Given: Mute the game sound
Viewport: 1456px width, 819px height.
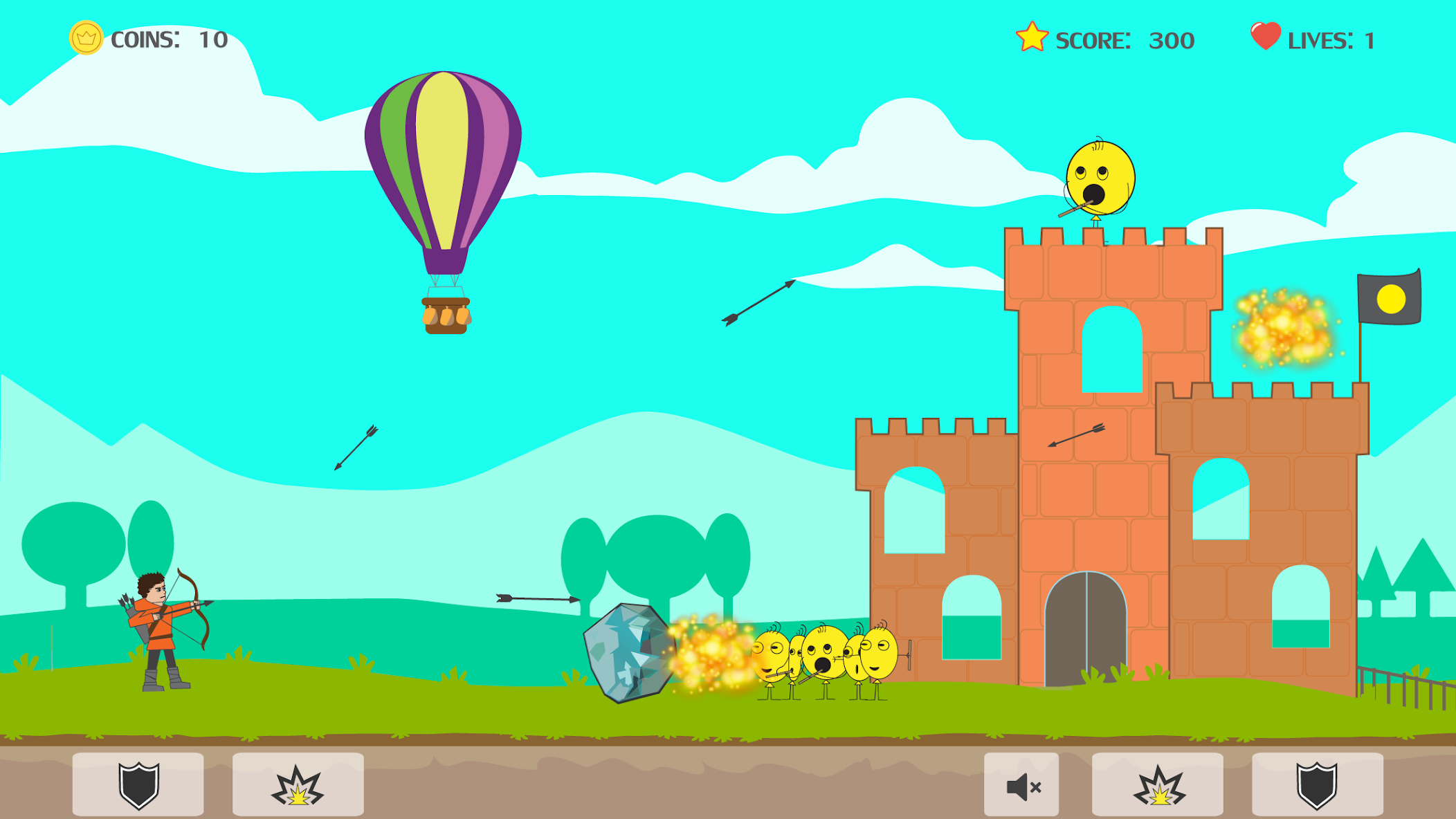Looking at the screenshot, I should 1023,785.
